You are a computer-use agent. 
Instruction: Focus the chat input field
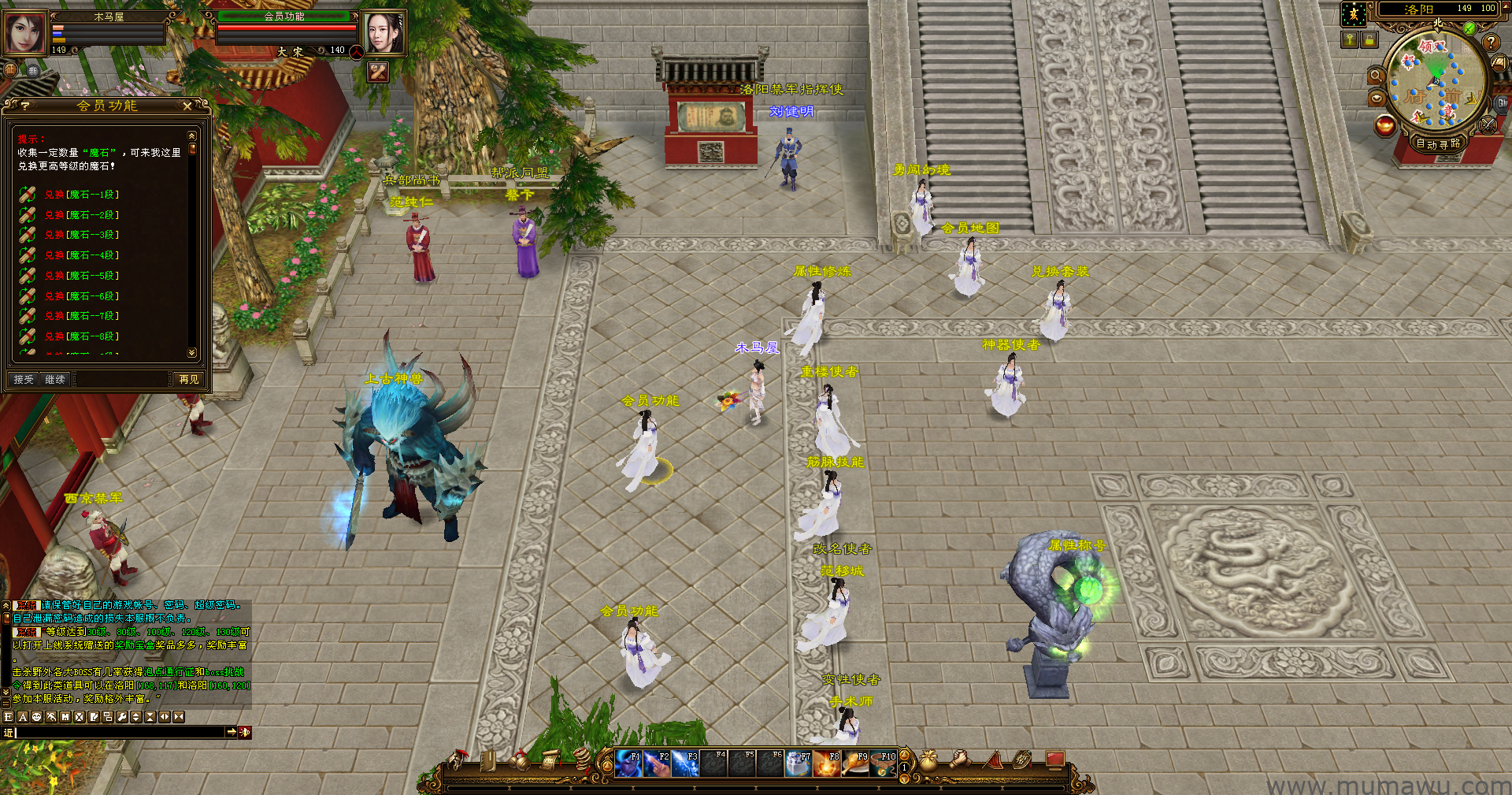pos(120,733)
